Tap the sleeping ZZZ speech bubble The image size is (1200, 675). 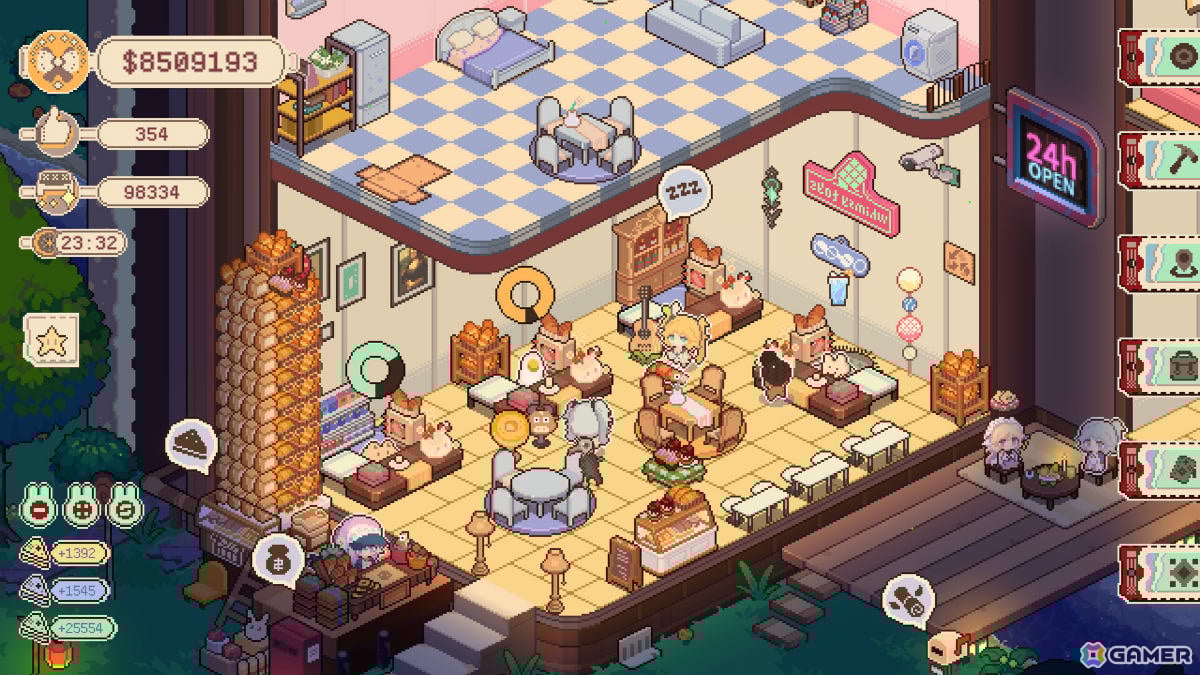tap(684, 193)
